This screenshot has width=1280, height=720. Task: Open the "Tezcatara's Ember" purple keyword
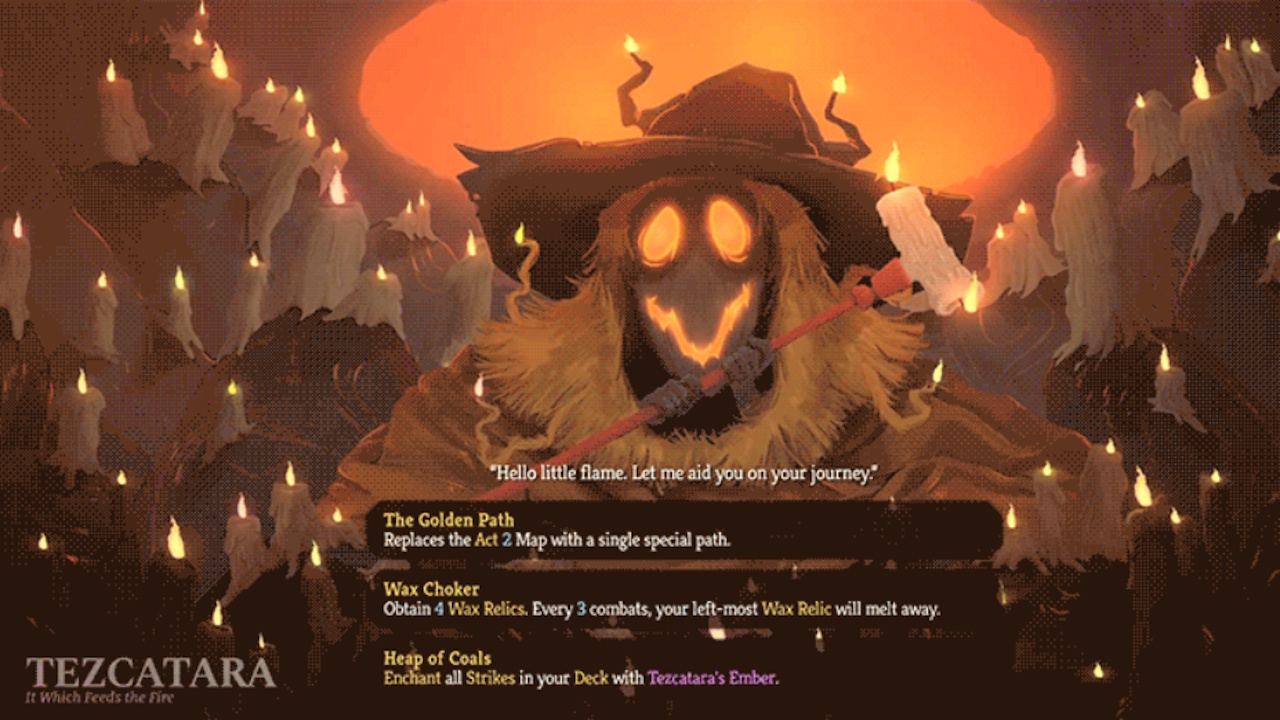tap(712, 678)
